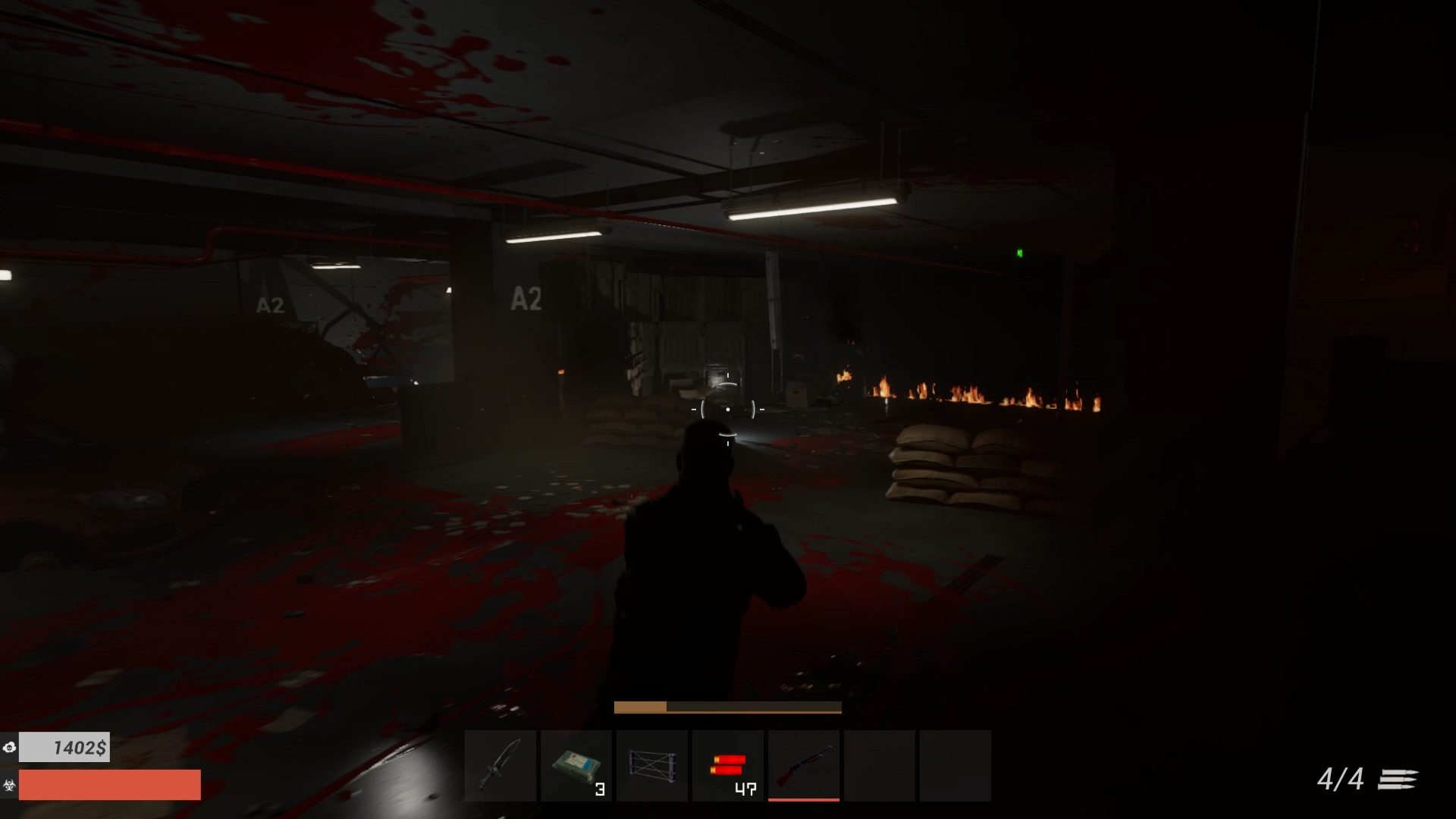The width and height of the screenshot is (1456, 819).
Task: Toggle the highlighted shotgun slot off
Action: click(804, 766)
